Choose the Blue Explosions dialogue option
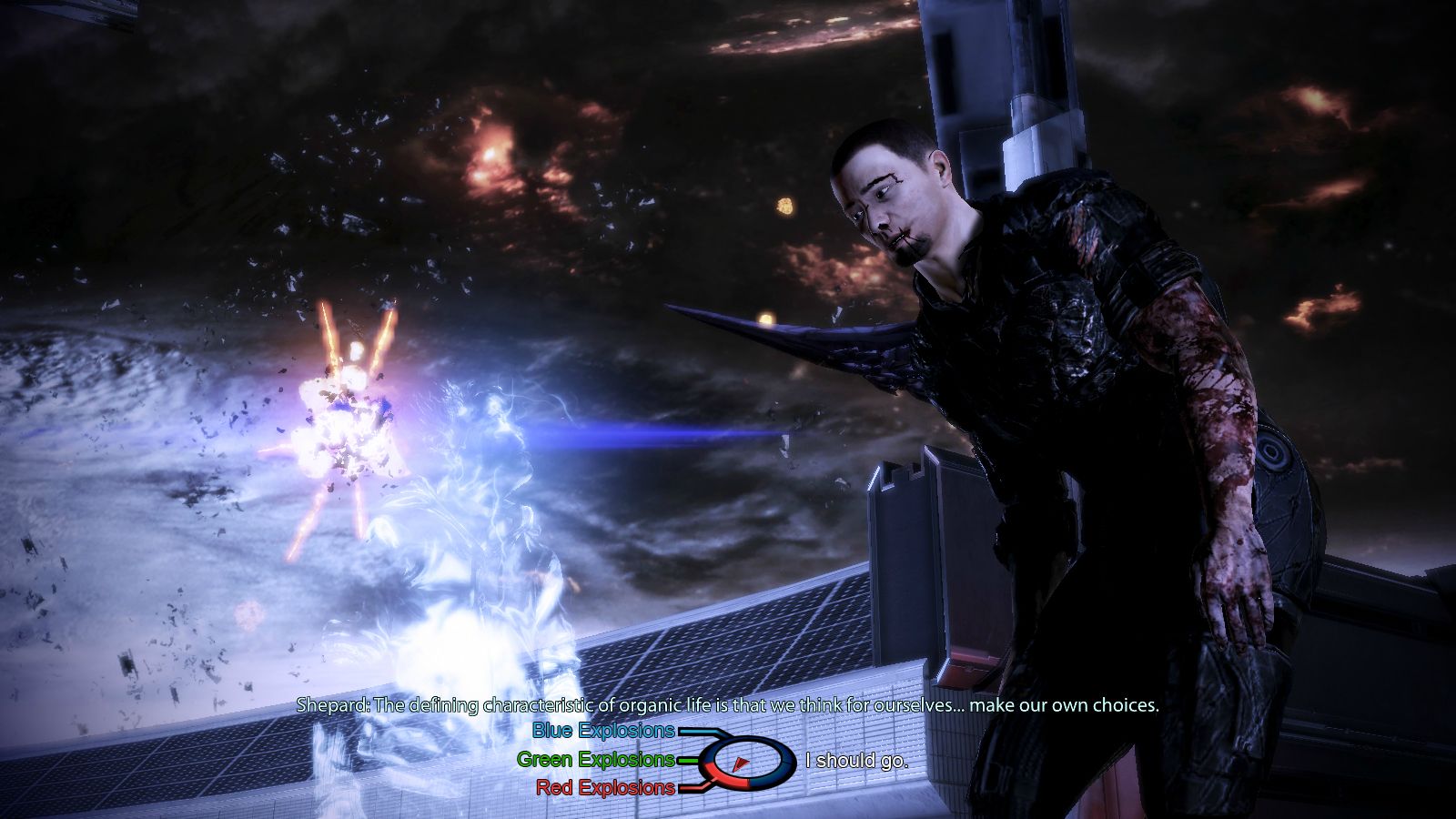This screenshot has height=819, width=1456. pos(603,731)
